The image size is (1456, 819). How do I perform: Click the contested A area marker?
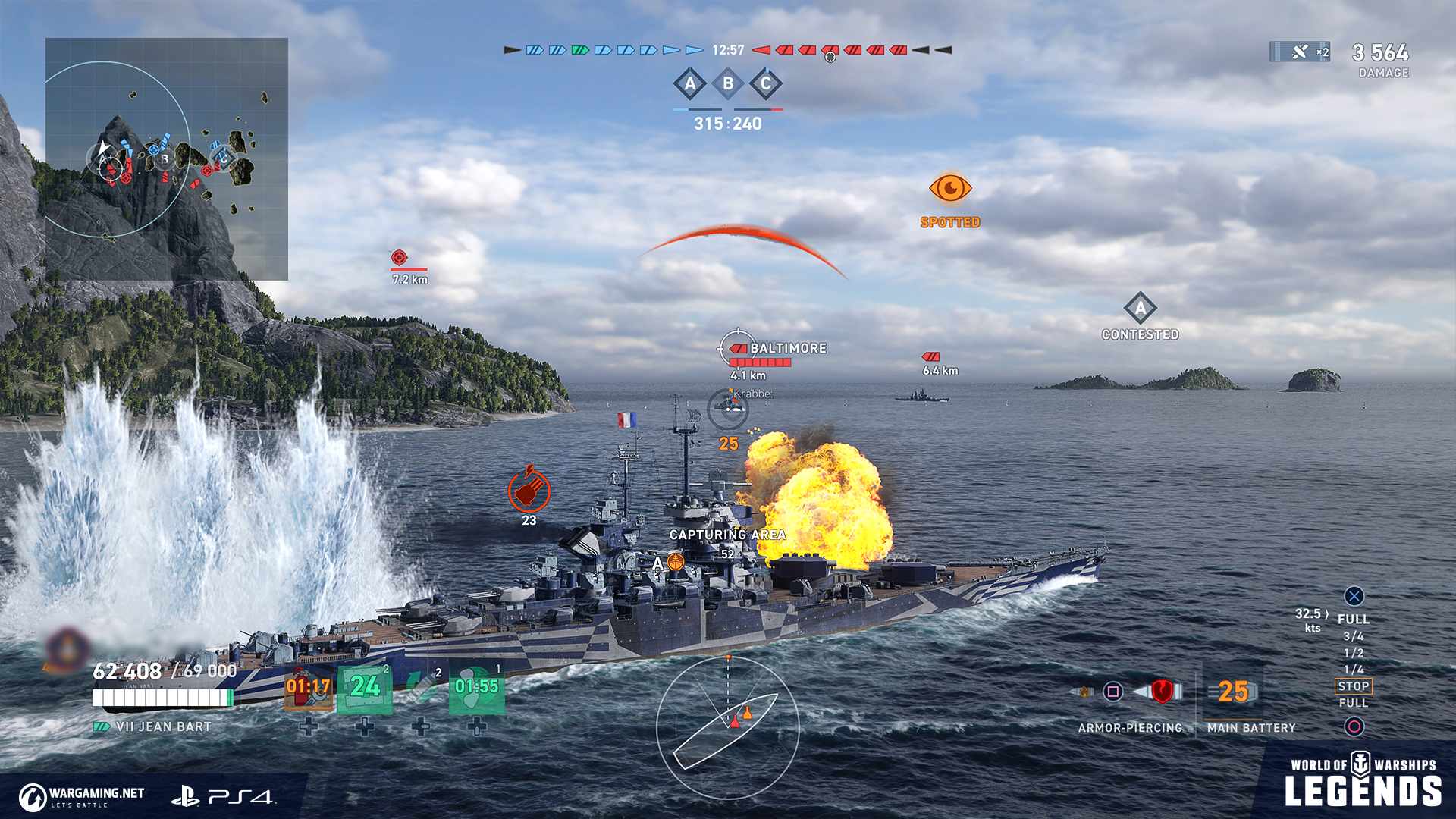pyautogui.click(x=1141, y=309)
